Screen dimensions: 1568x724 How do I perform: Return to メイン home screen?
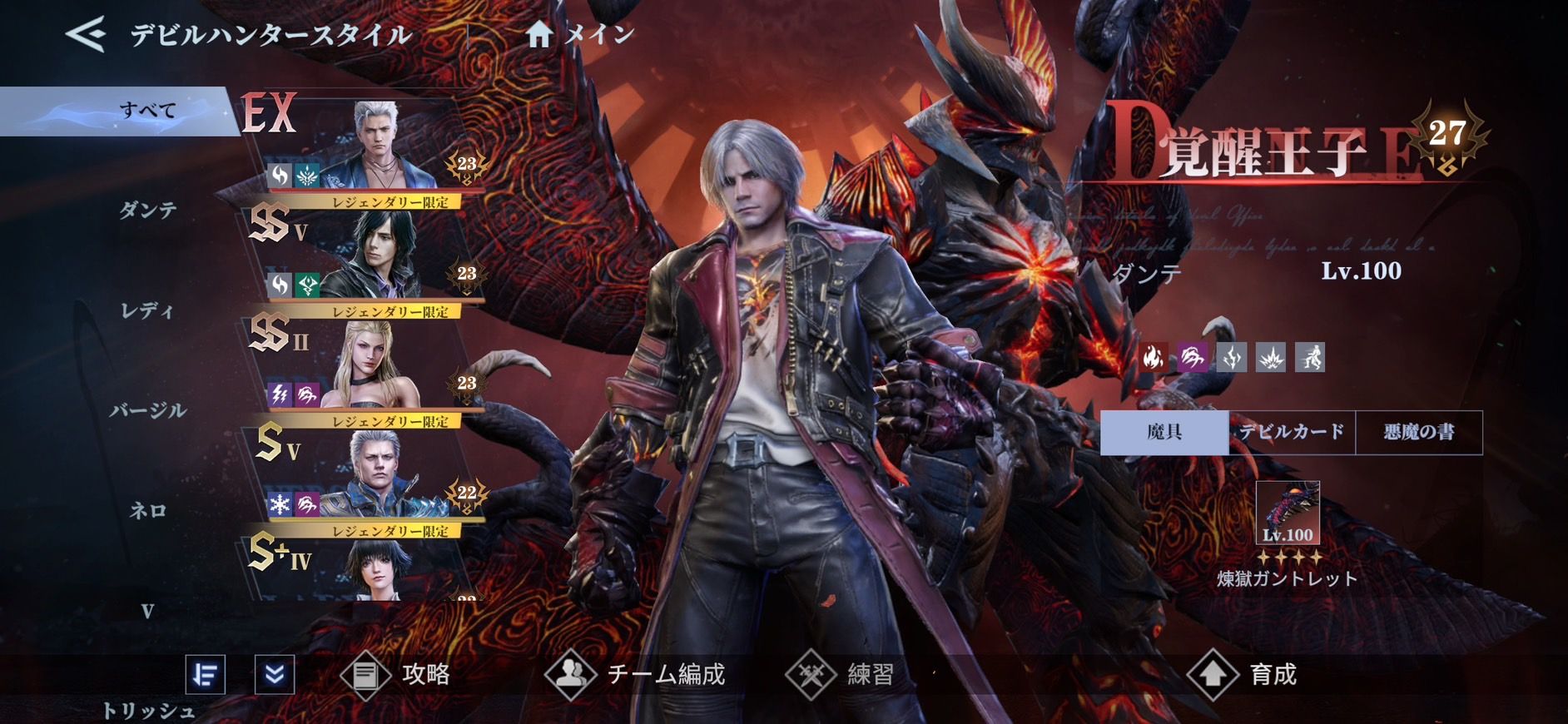(x=580, y=35)
